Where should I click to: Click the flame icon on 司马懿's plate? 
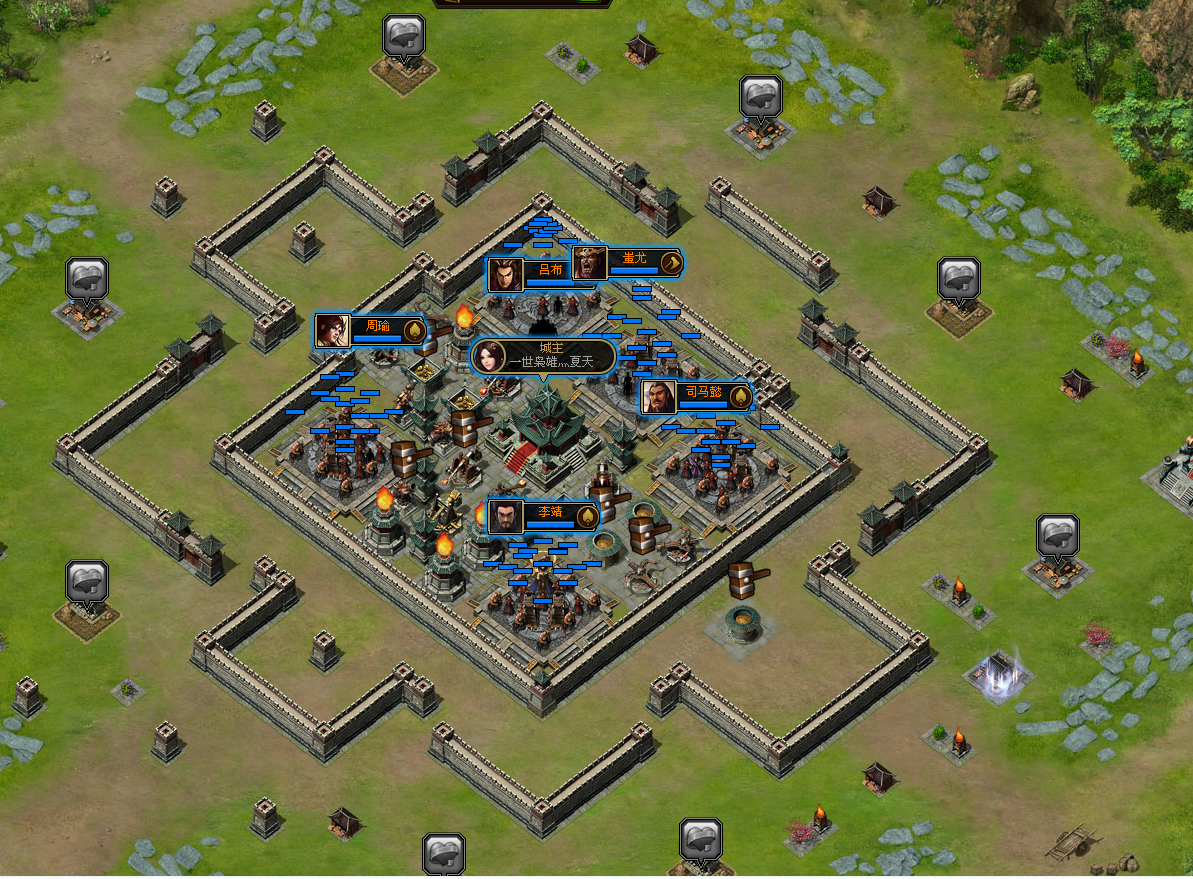(740, 397)
